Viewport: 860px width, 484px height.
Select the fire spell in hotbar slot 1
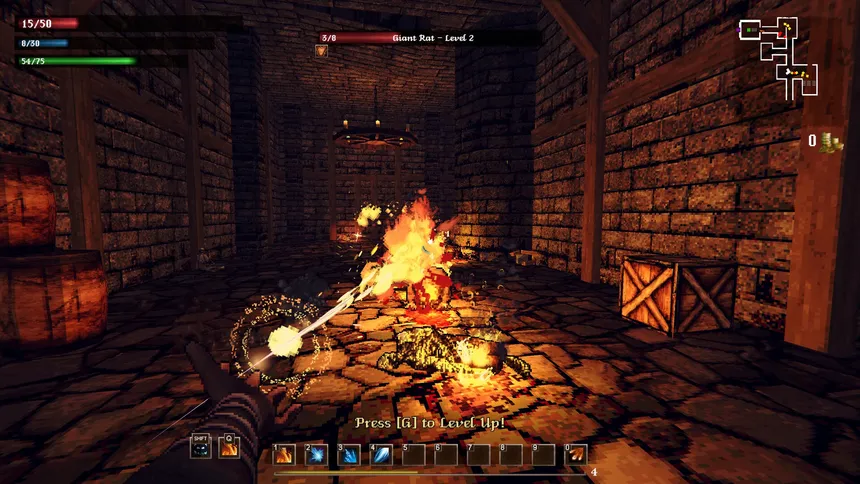pos(284,455)
